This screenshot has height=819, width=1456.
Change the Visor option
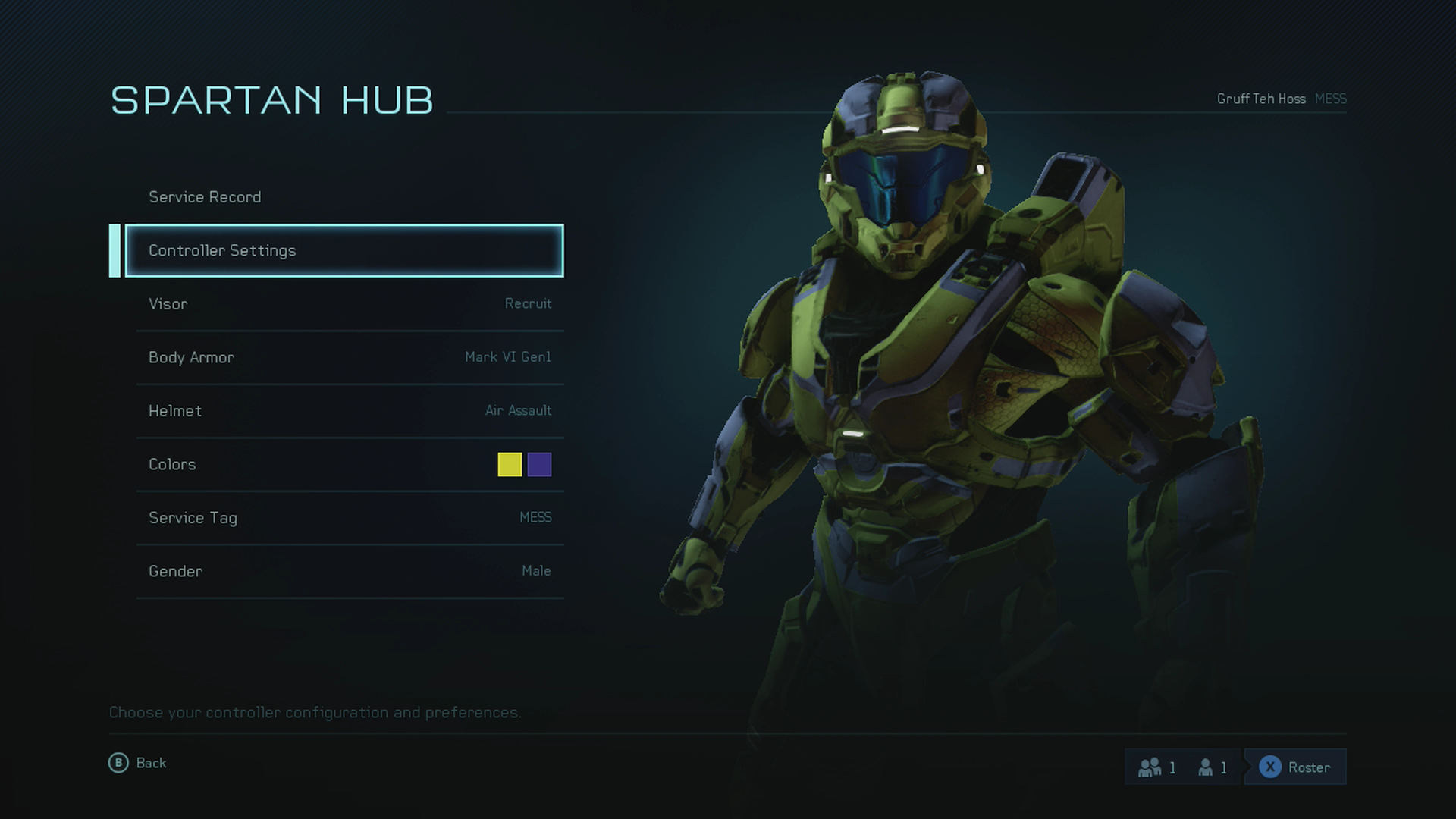coord(349,304)
